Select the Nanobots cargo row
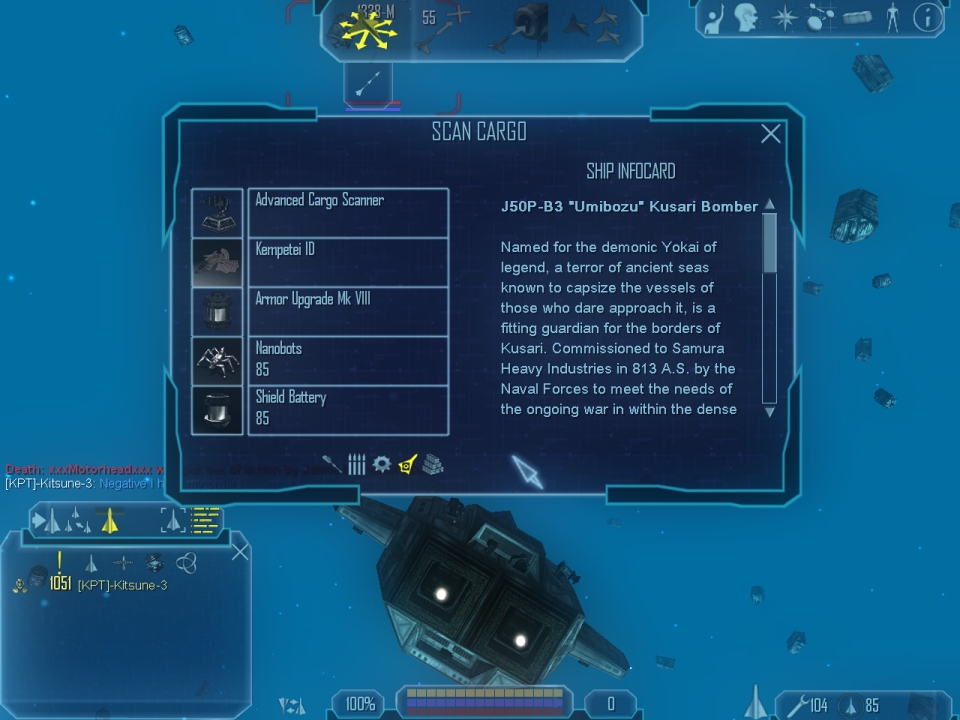 tap(347, 360)
